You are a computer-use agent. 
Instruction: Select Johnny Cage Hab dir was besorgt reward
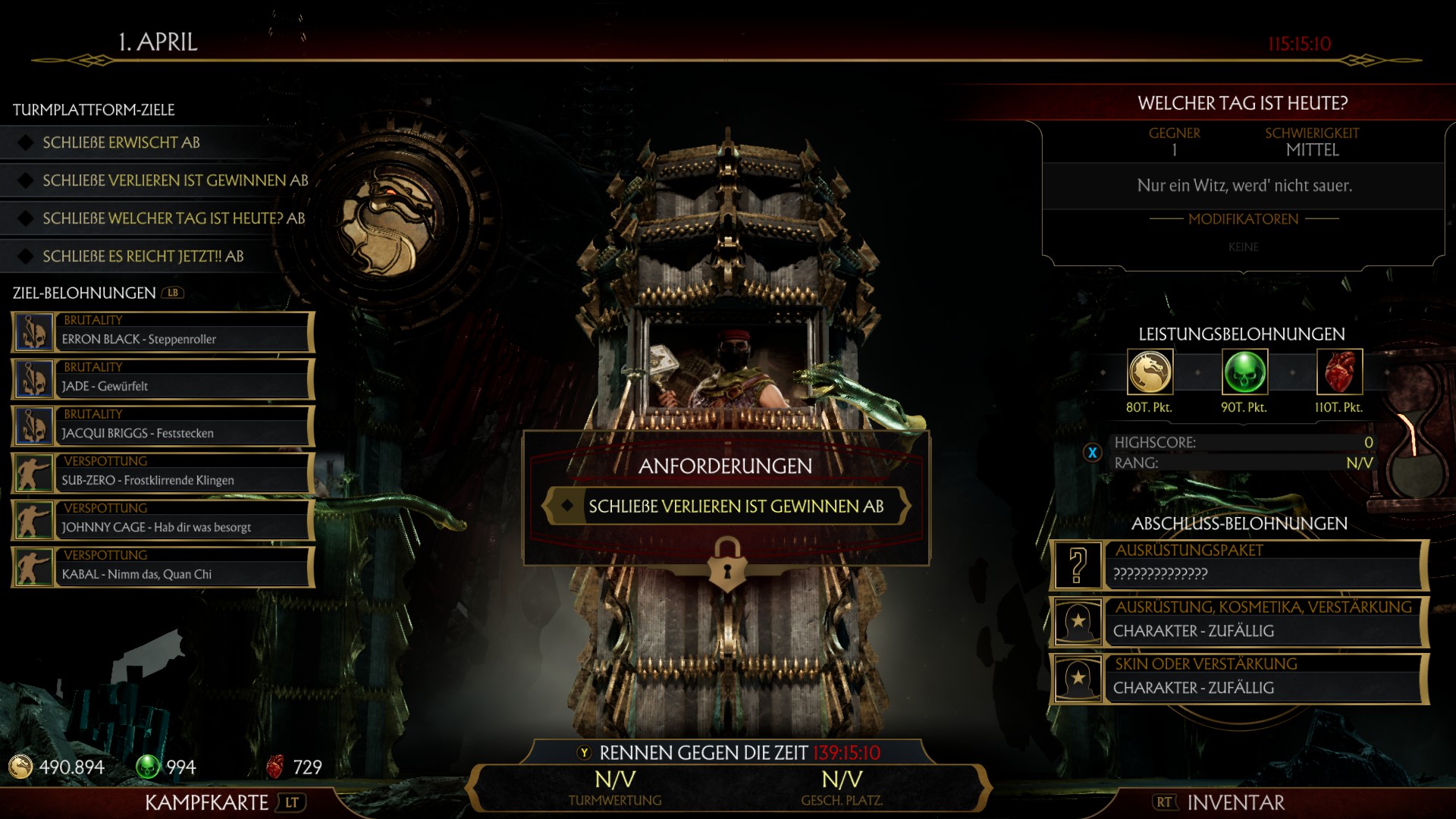(163, 520)
